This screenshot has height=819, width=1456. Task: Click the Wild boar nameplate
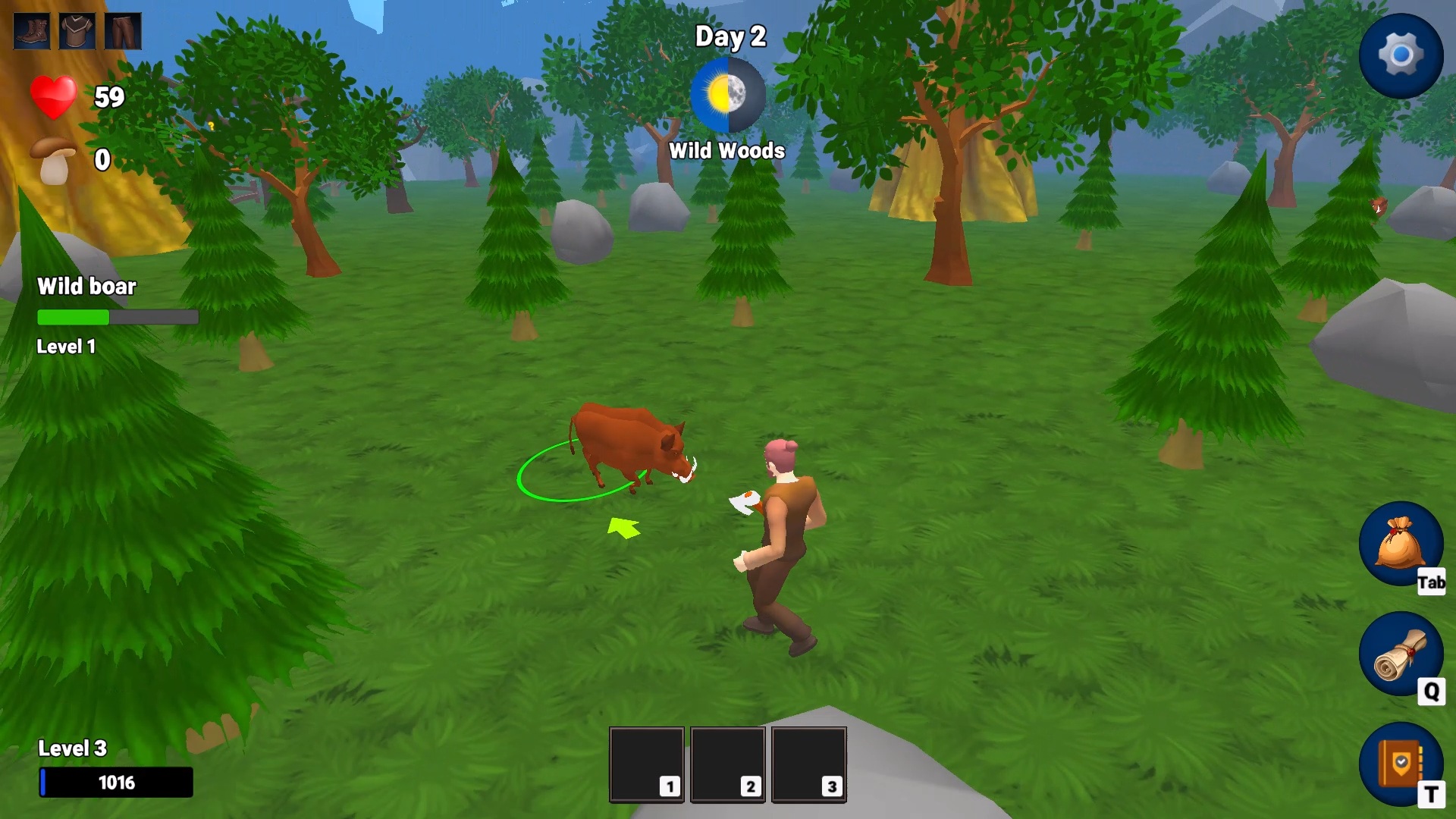point(86,287)
